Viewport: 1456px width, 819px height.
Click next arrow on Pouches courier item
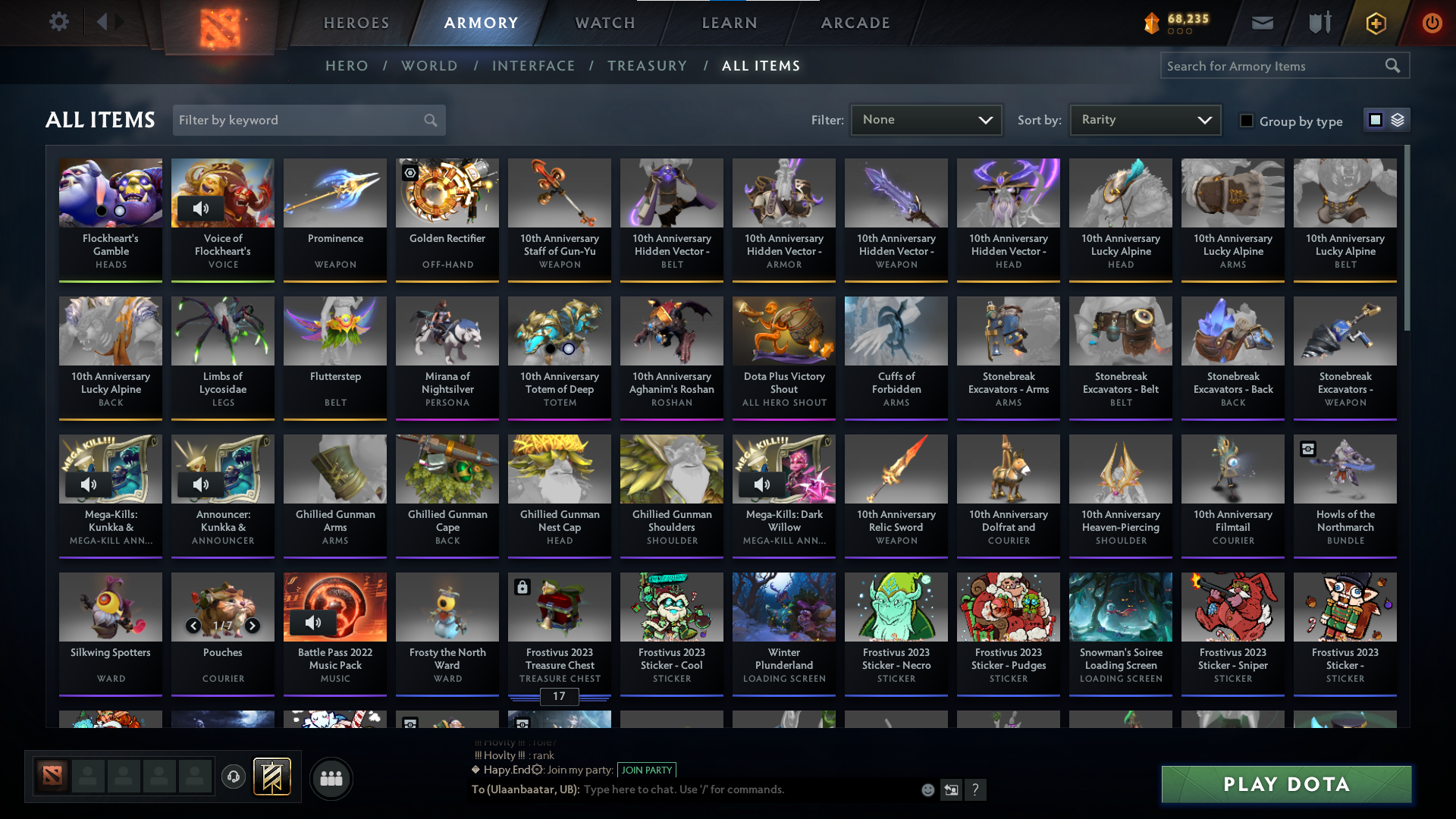(x=252, y=626)
